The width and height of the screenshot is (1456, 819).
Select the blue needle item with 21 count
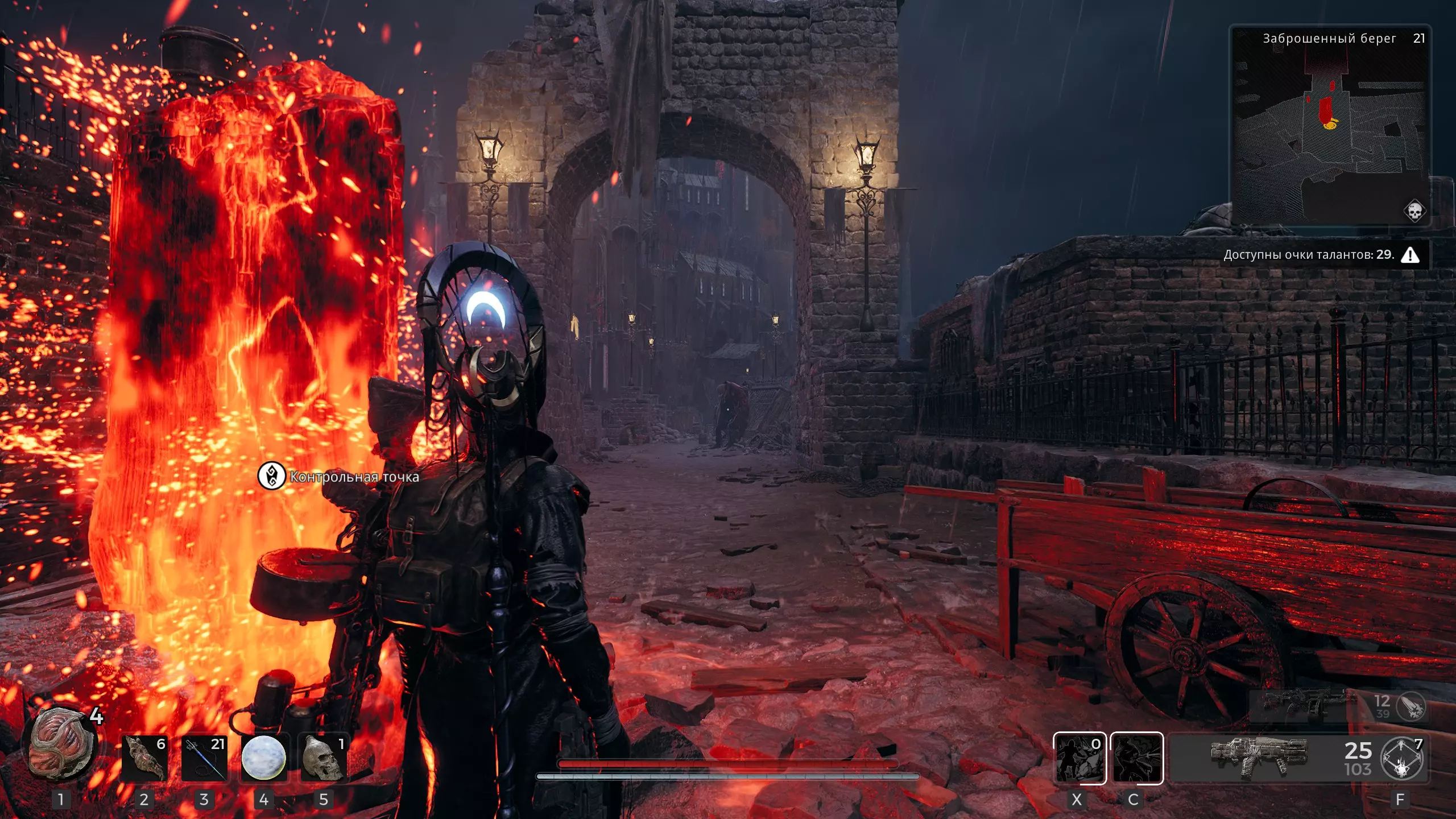point(204,759)
